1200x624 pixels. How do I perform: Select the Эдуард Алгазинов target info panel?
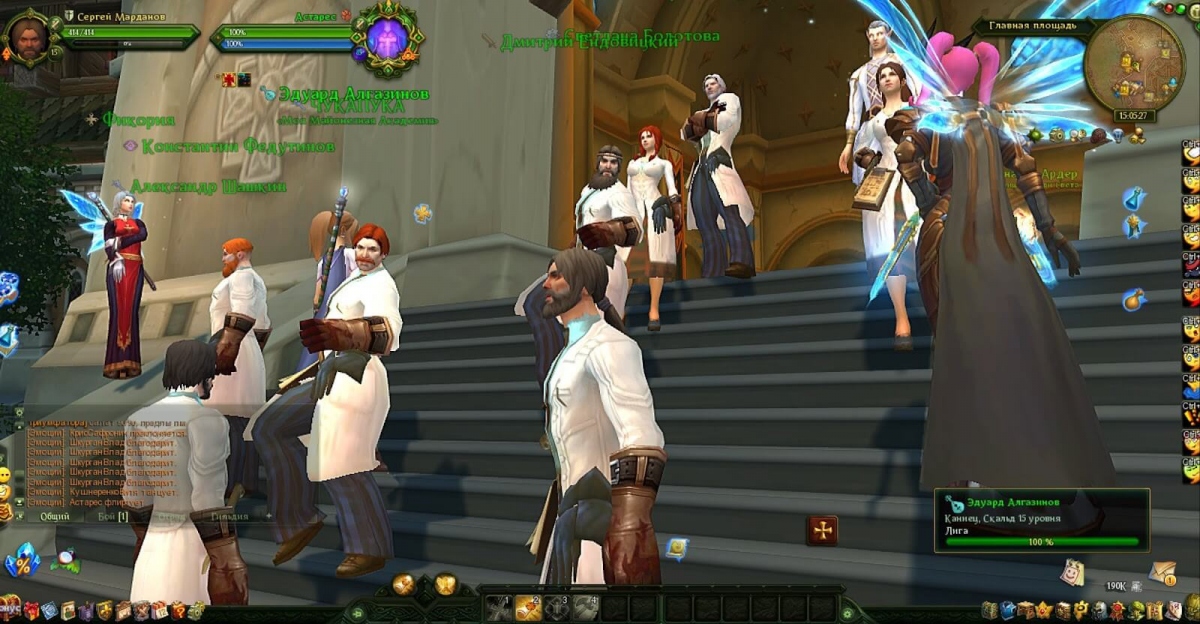click(1041, 518)
